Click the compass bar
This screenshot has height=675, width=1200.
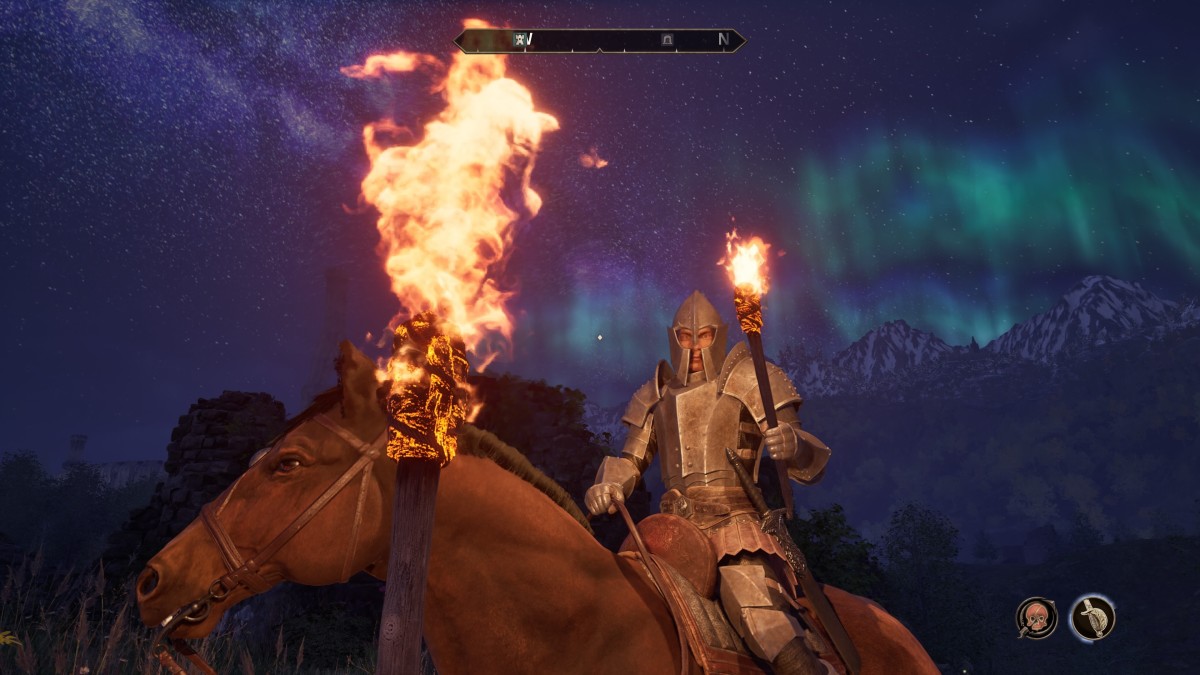pyautogui.click(x=600, y=40)
